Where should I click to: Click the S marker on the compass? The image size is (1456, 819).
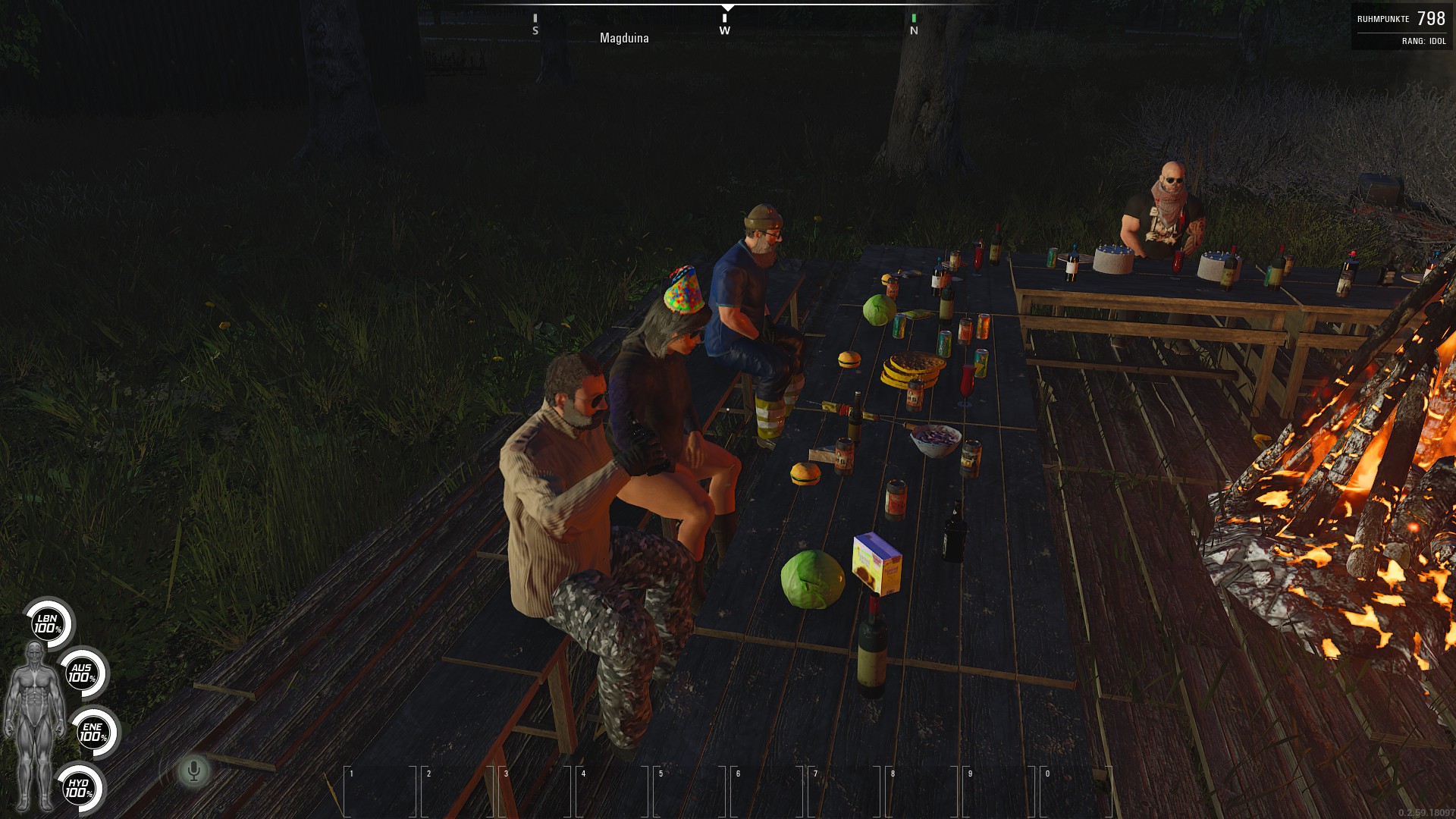click(x=537, y=31)
